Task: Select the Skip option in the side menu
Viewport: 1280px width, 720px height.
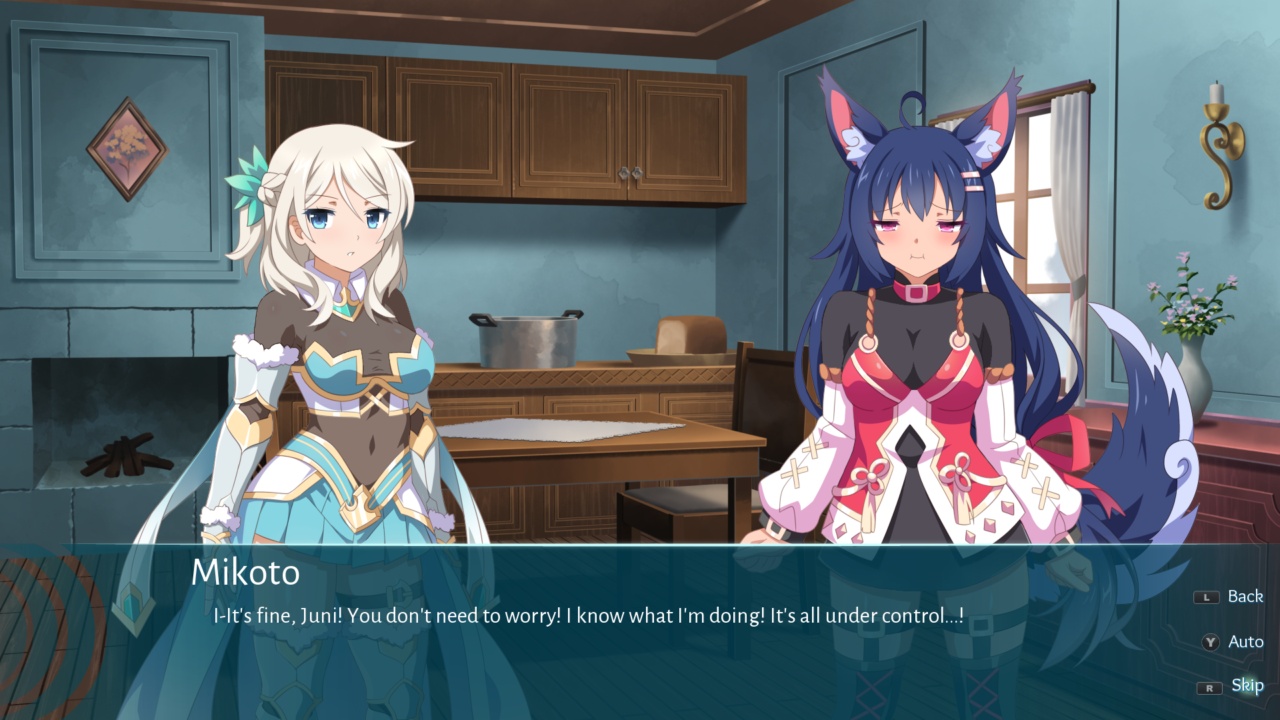Action: 1246,687
